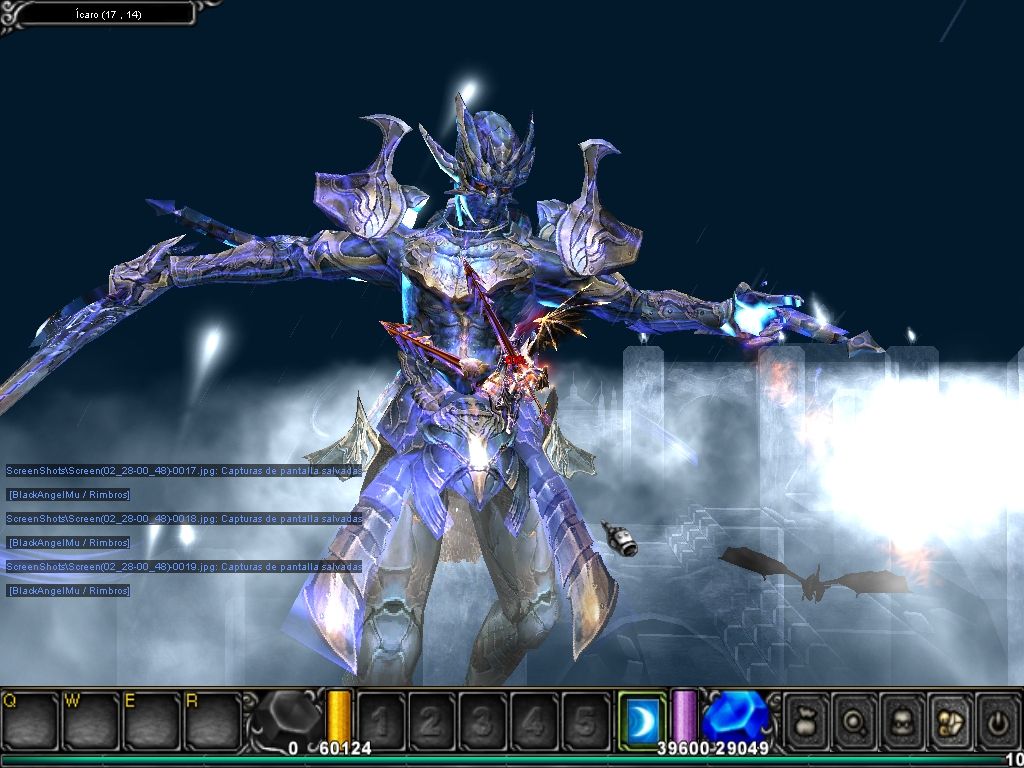This screenshot has height=768, width=1024.
Task: Choose skill slot number 5
Action: 585,720
